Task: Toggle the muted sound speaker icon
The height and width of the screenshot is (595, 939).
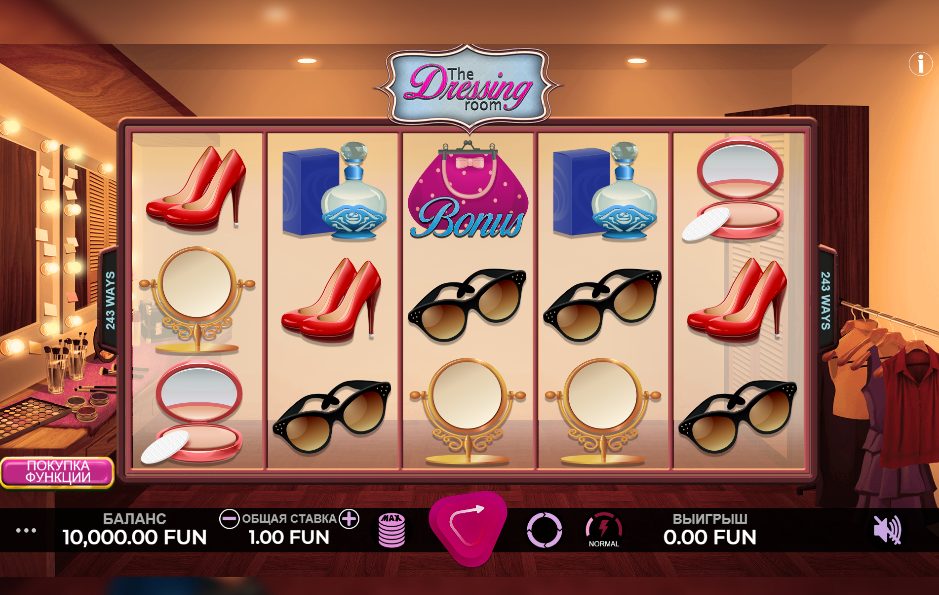Action: [x=886, y=529]
